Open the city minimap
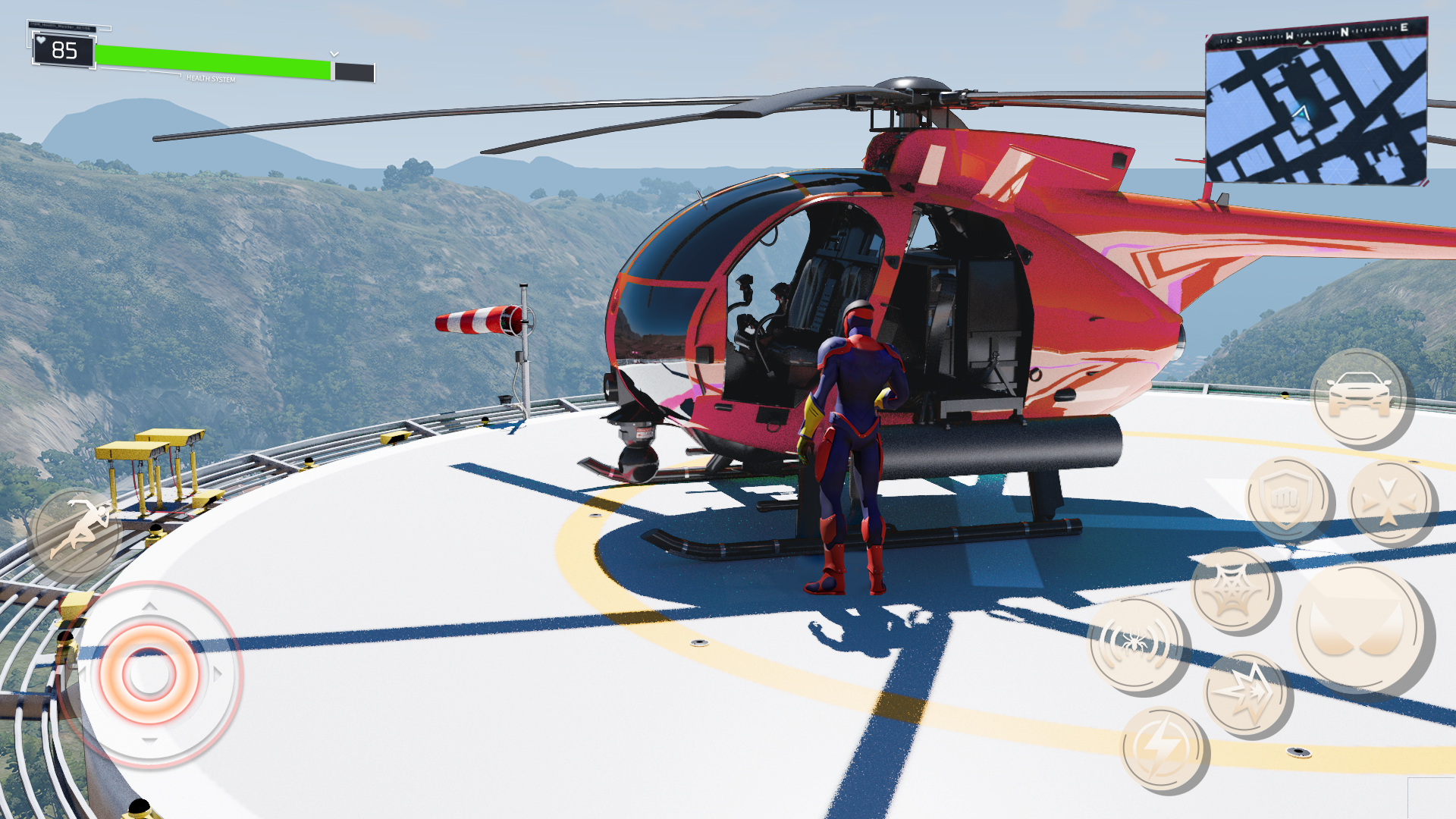 coord(1316,106)
